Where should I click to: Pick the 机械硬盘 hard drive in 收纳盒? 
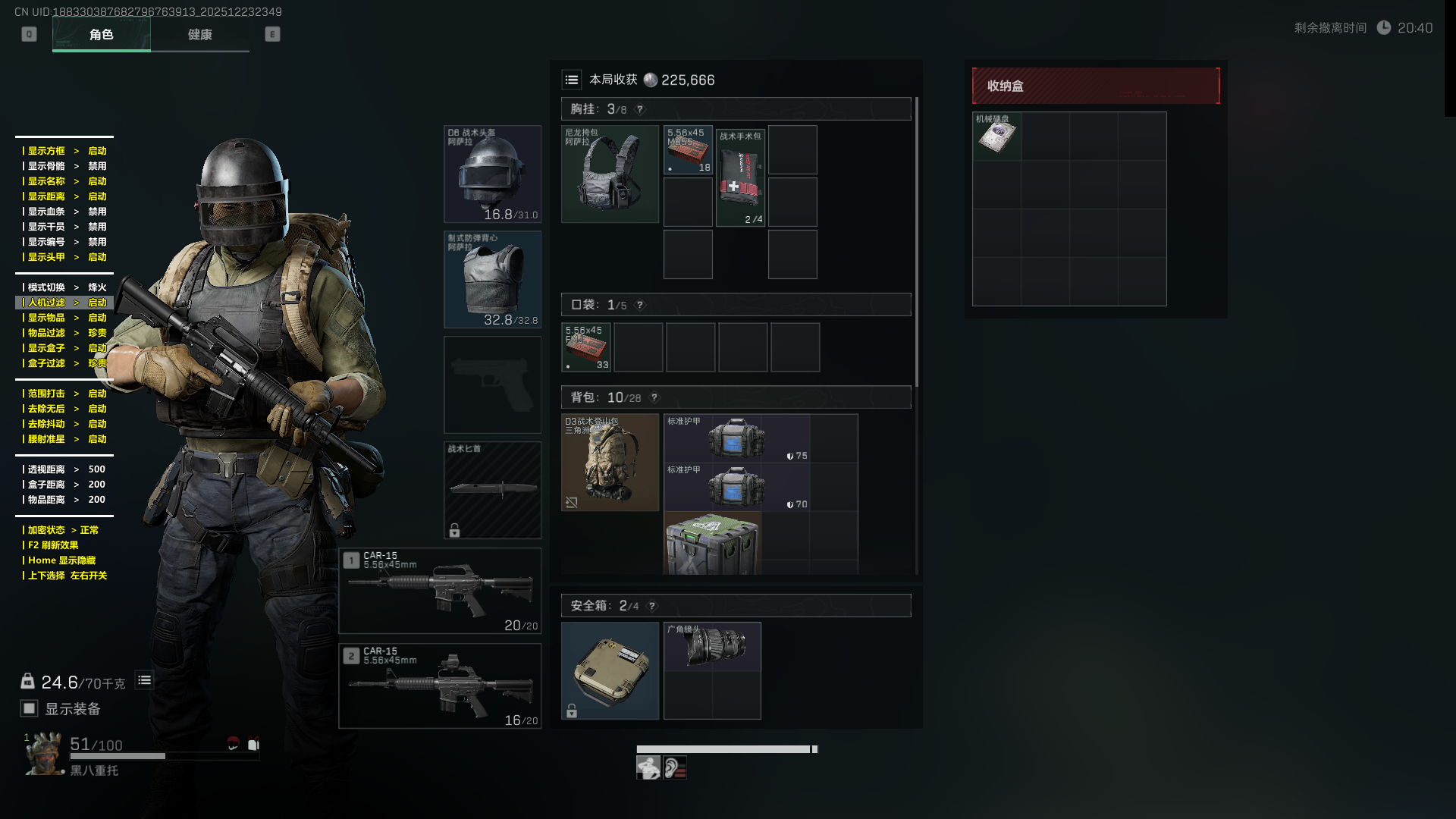pos(996,136)
